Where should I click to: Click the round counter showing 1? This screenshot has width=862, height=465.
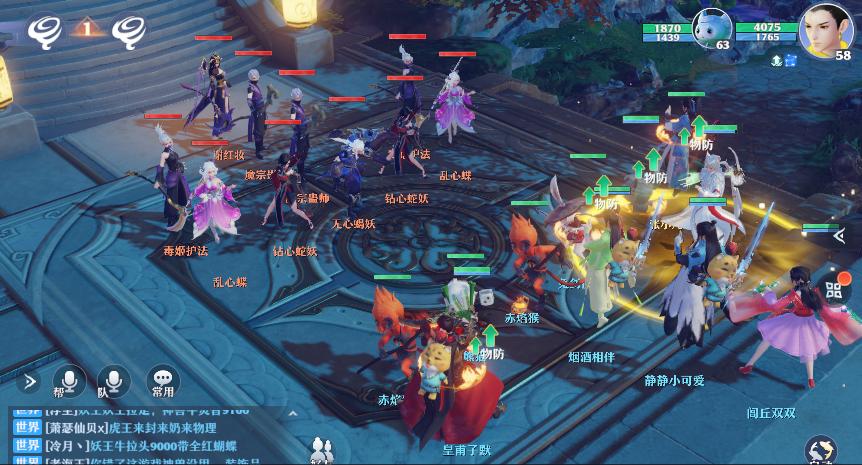[x=88, y=29]
